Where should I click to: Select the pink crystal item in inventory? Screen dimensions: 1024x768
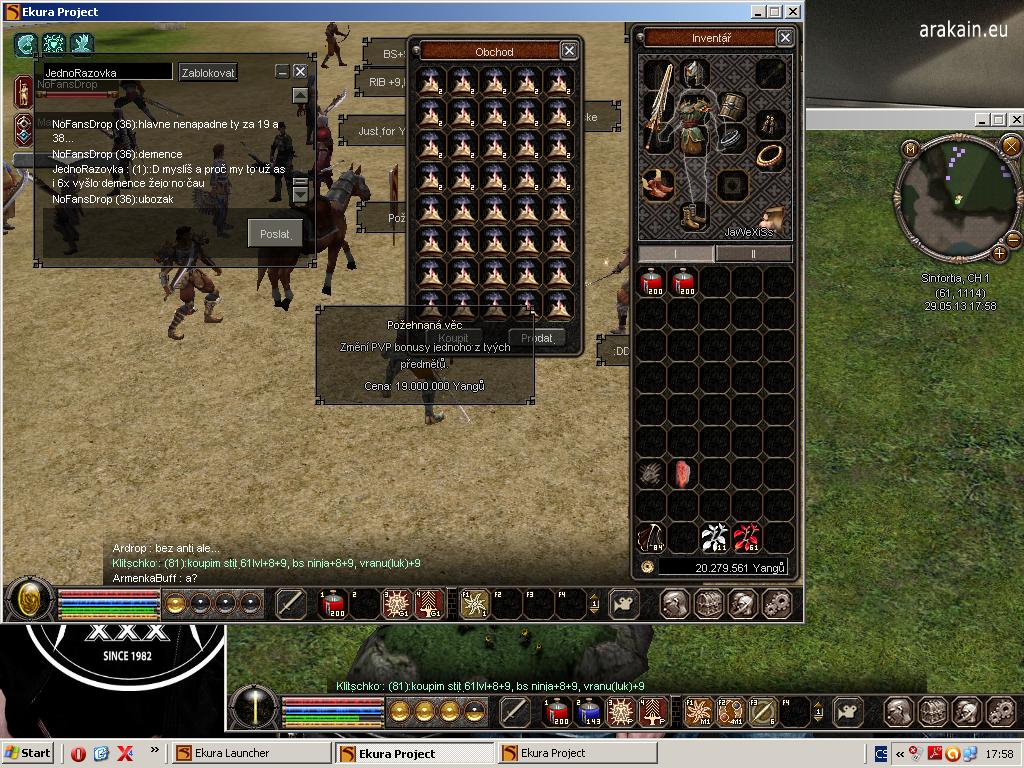(x=683, y=474)
